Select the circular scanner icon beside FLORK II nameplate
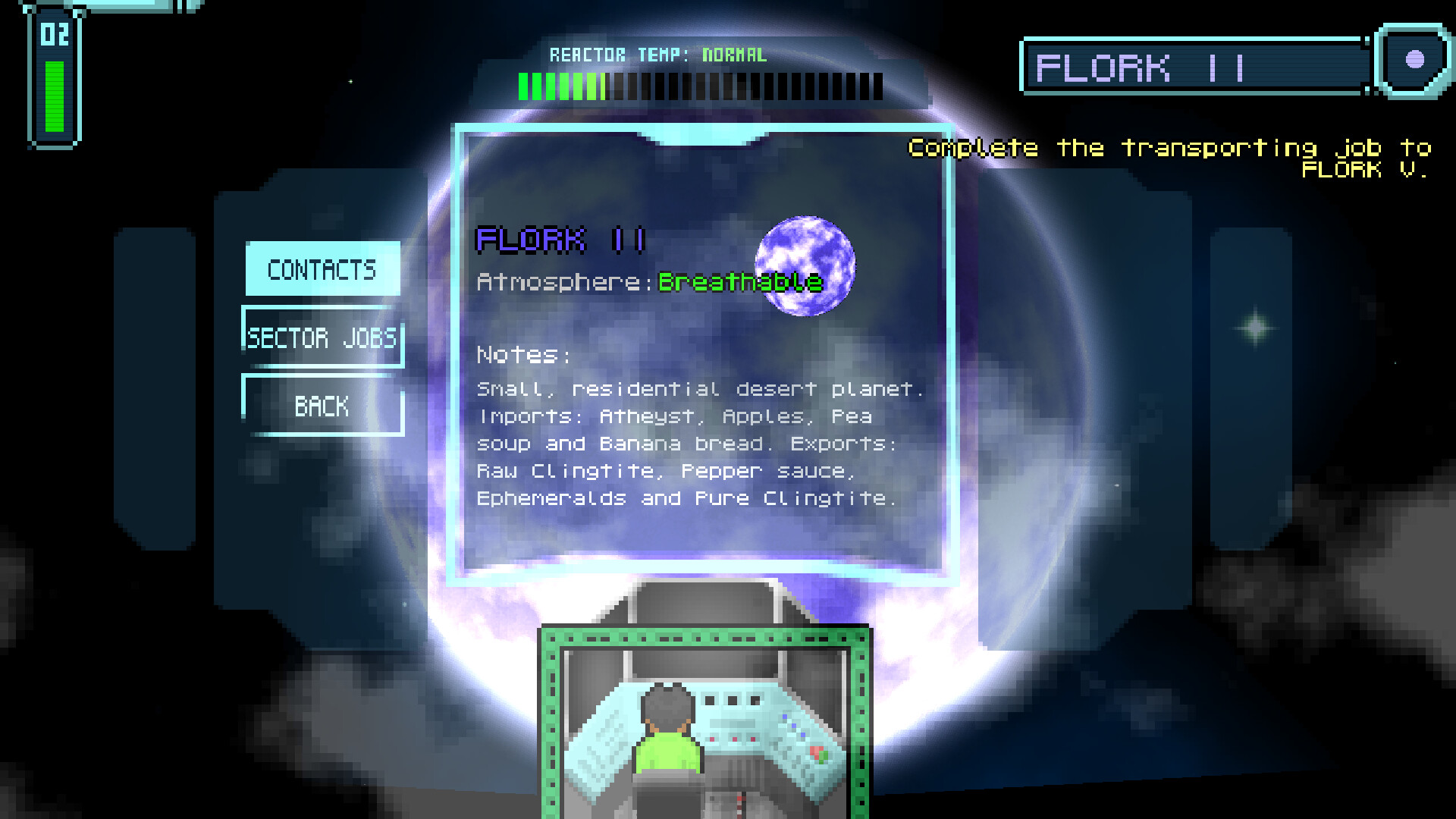The image size is (1456, 819). point(1414,61)
